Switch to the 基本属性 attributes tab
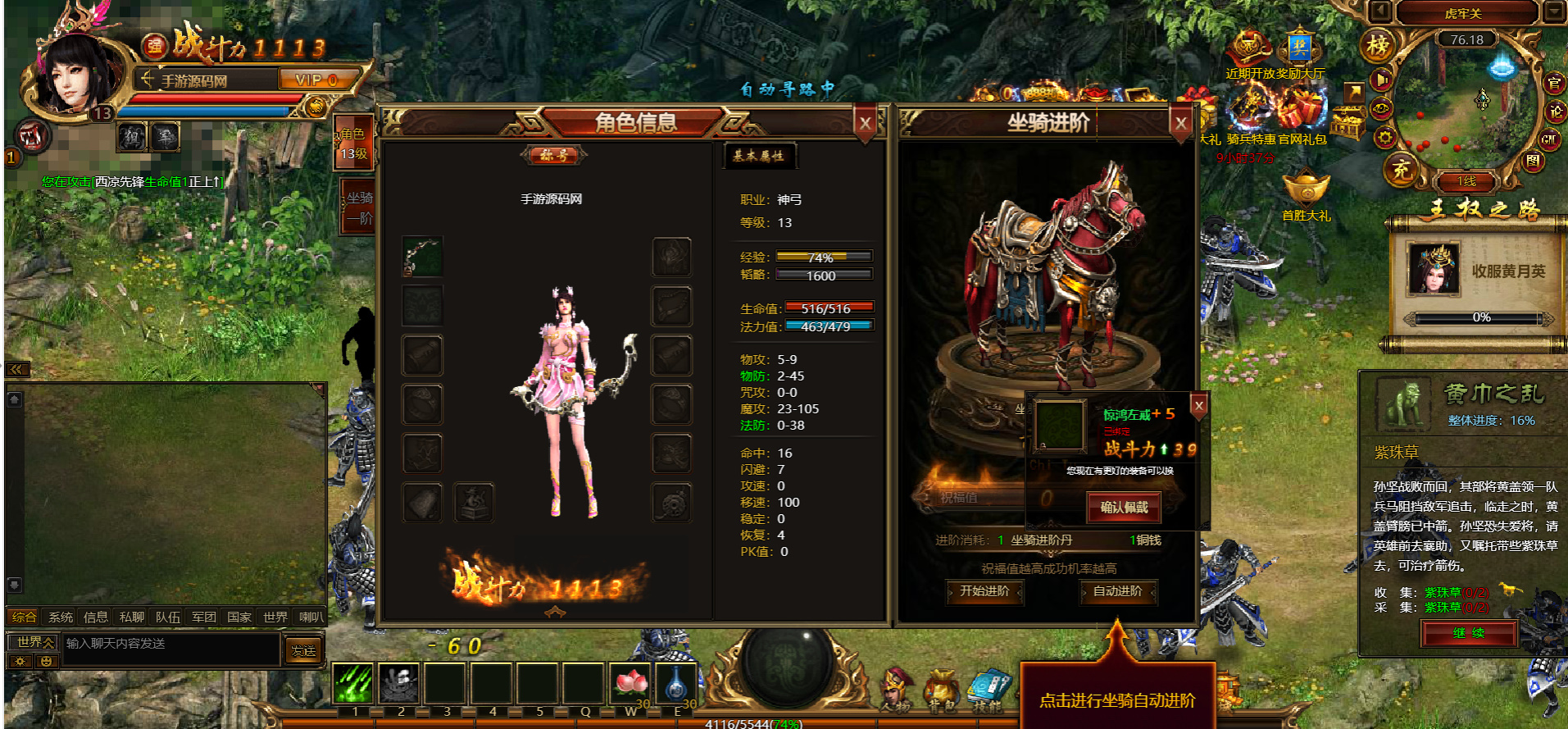The image size is (1568, 729). (758, 156)
